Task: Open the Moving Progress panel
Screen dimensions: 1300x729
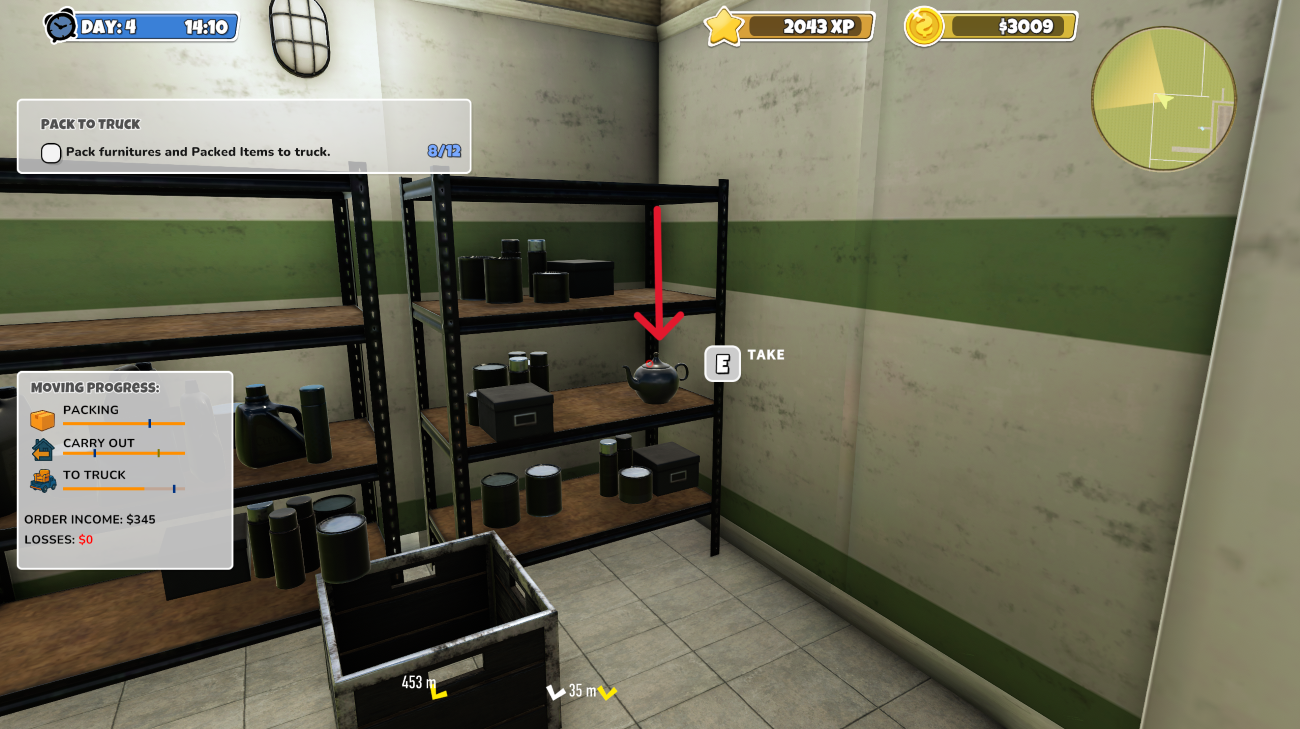Action: [x=125, y=470]
